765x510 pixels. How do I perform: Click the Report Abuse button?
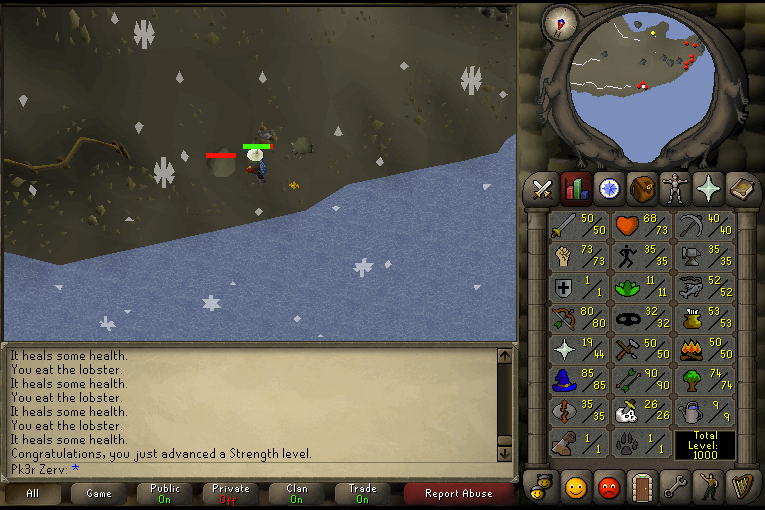point(458,493)
